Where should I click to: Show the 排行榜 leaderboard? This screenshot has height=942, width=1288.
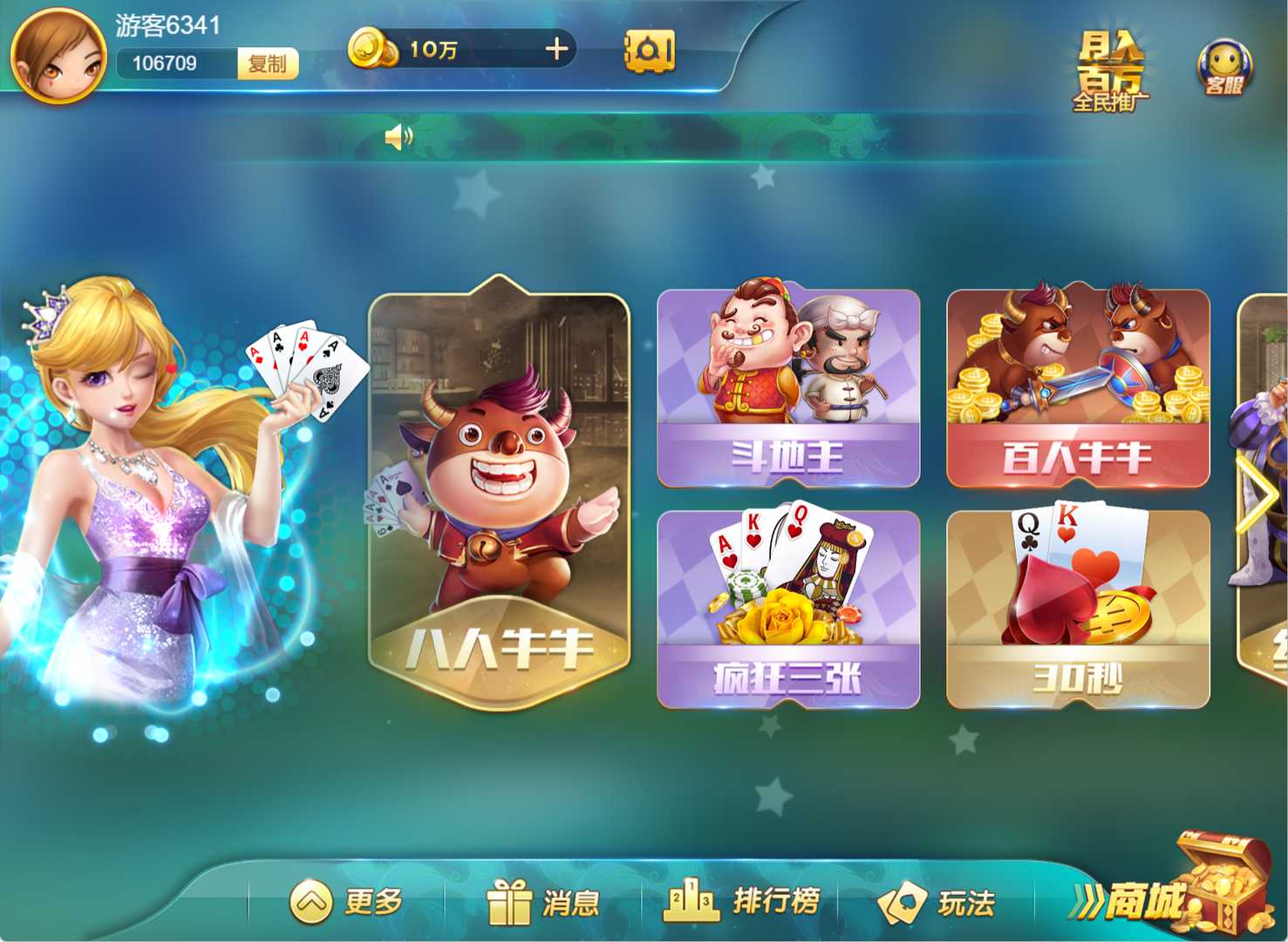click(x=742, y=901)
